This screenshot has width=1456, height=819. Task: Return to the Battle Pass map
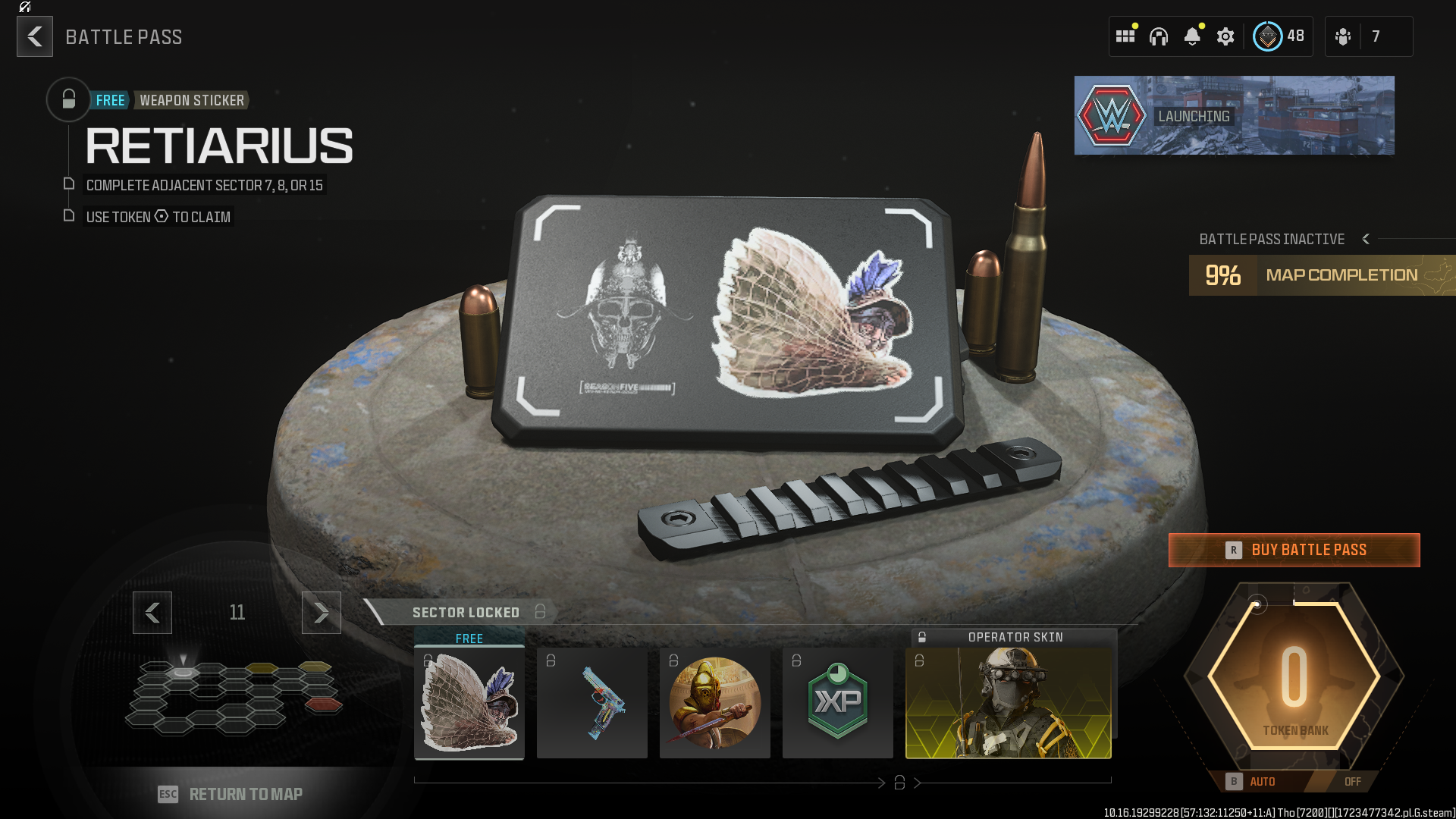(x=231, y=794)
